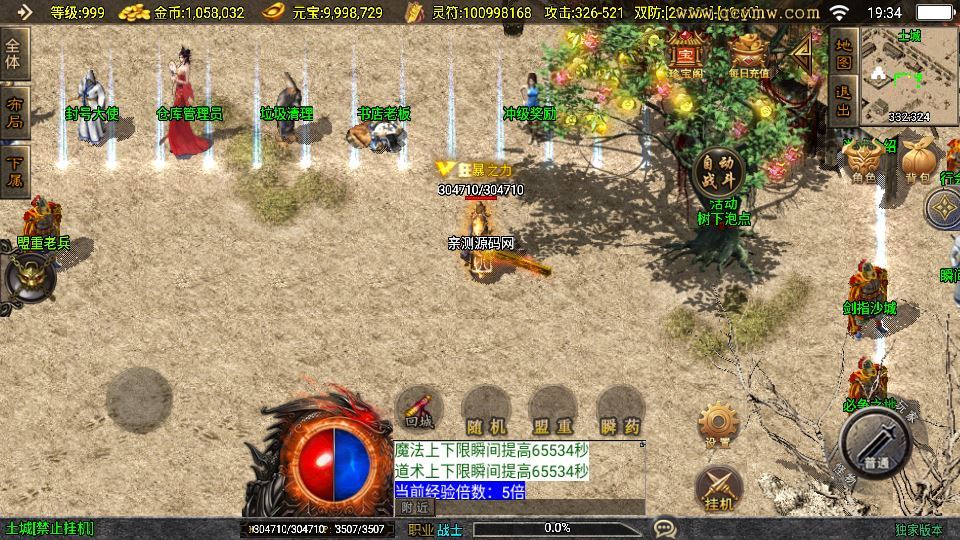Select the 全体 tab
960x540 pixels.
(x=14, y=52)
